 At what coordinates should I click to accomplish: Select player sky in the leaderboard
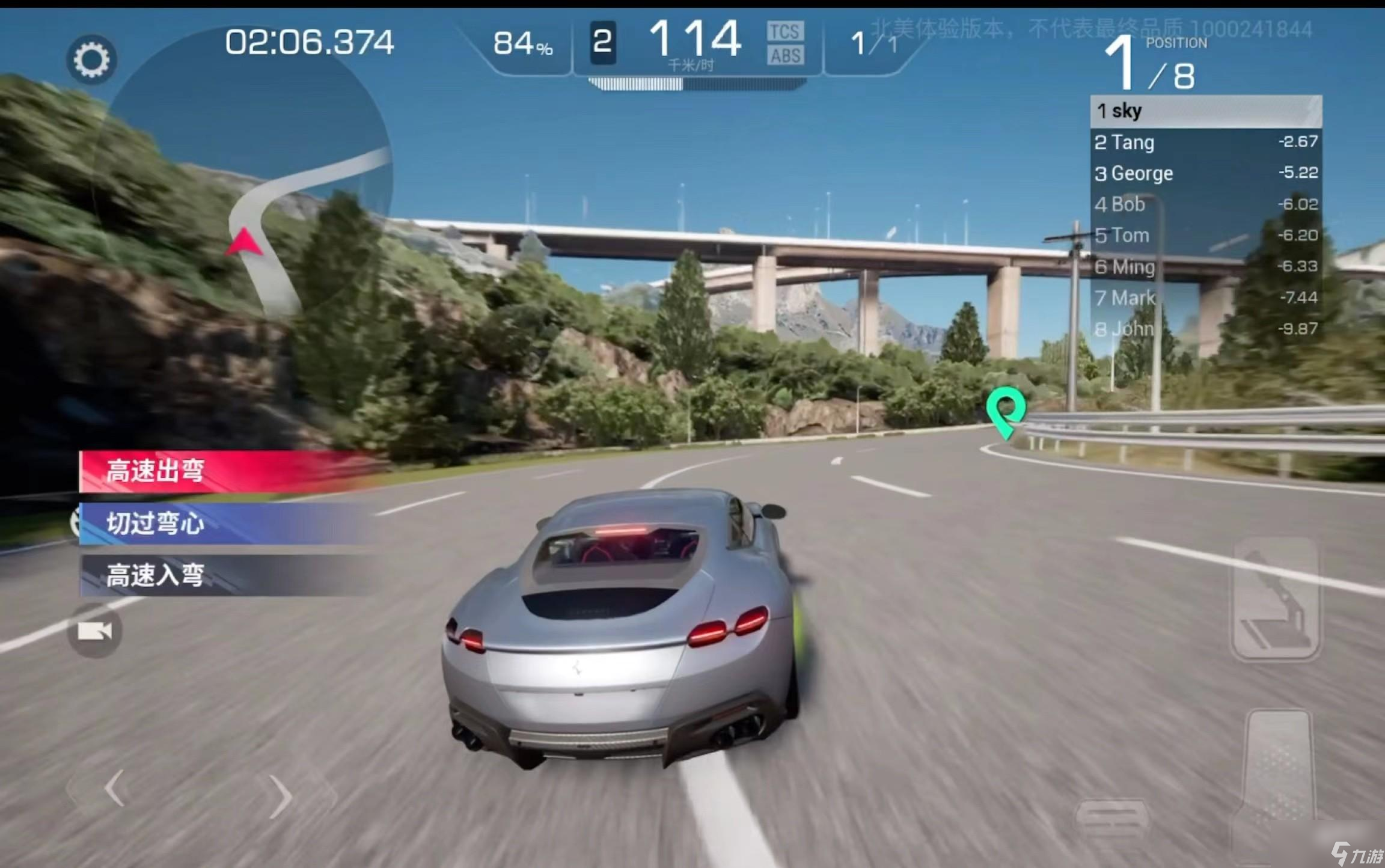tap(1205, 111)
